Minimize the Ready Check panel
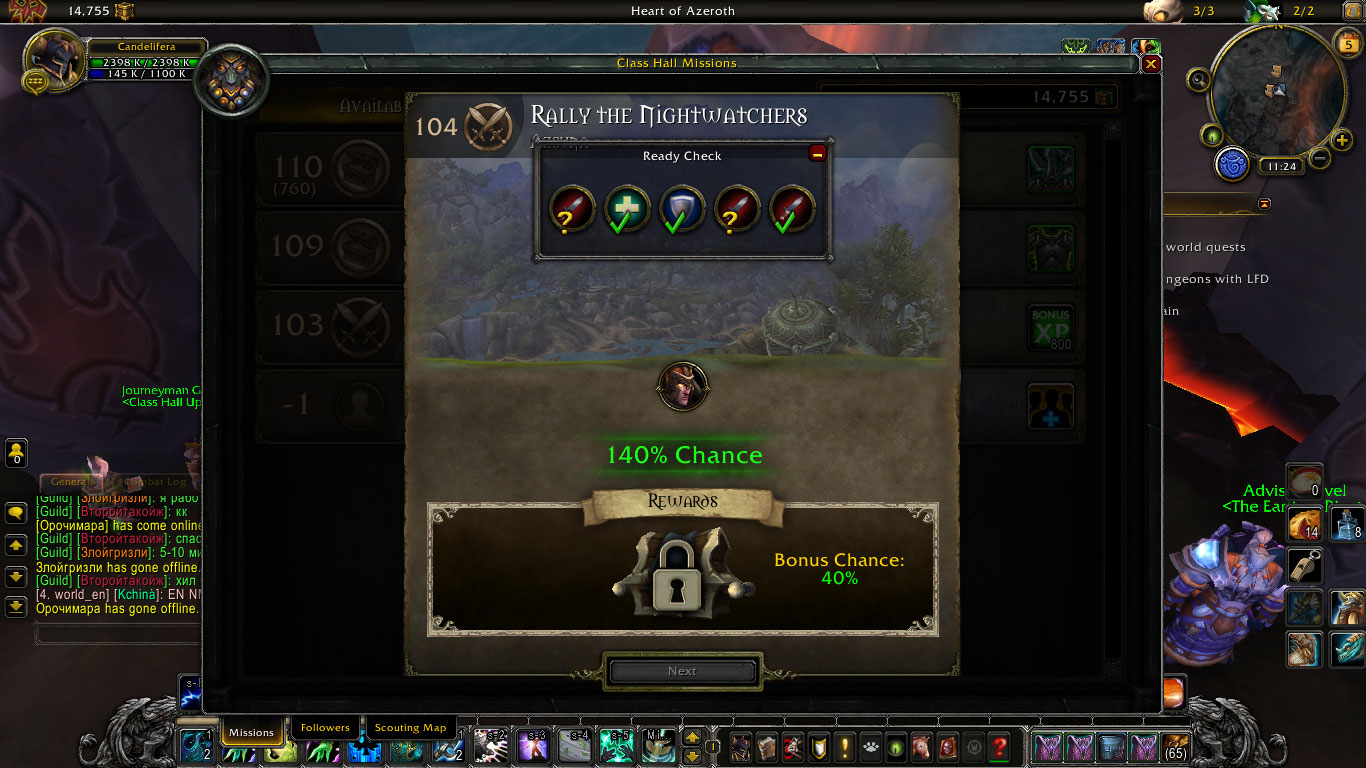The image size is (1366, 768). pyautogui.click(x=817, y=153)
